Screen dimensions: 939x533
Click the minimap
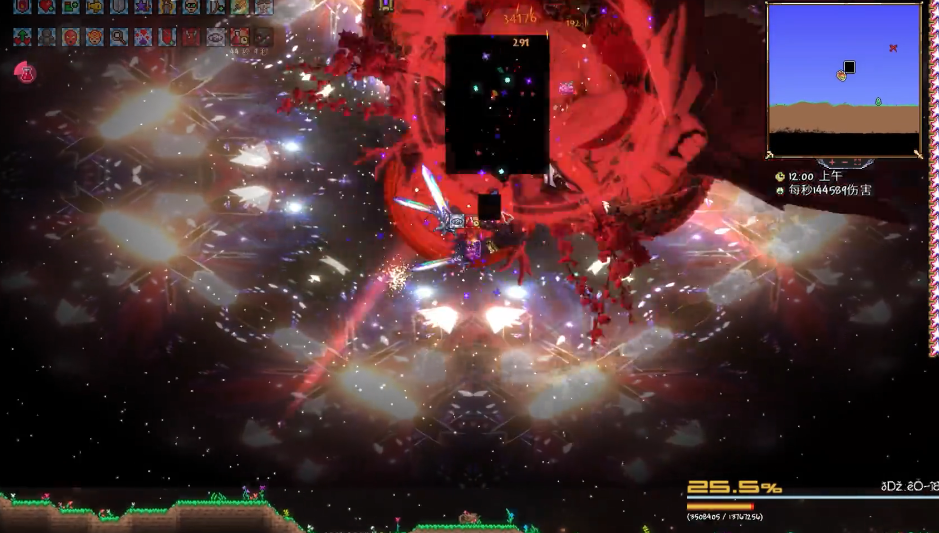(843, 80)
